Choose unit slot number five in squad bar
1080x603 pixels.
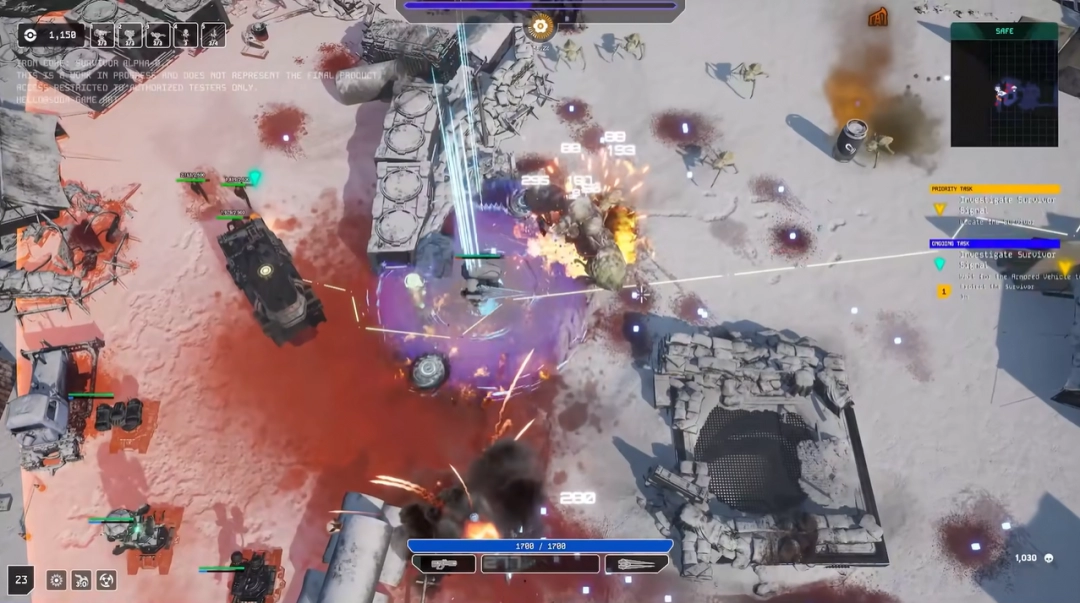click(x=213, y=36)
